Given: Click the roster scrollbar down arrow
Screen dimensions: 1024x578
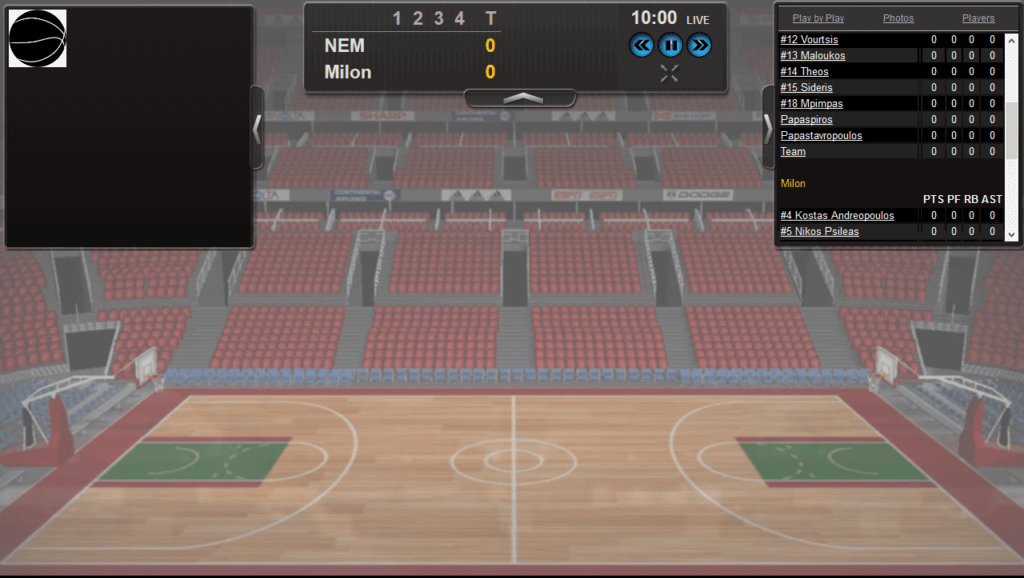Looking at the screenshot, I should [1011, 235].
